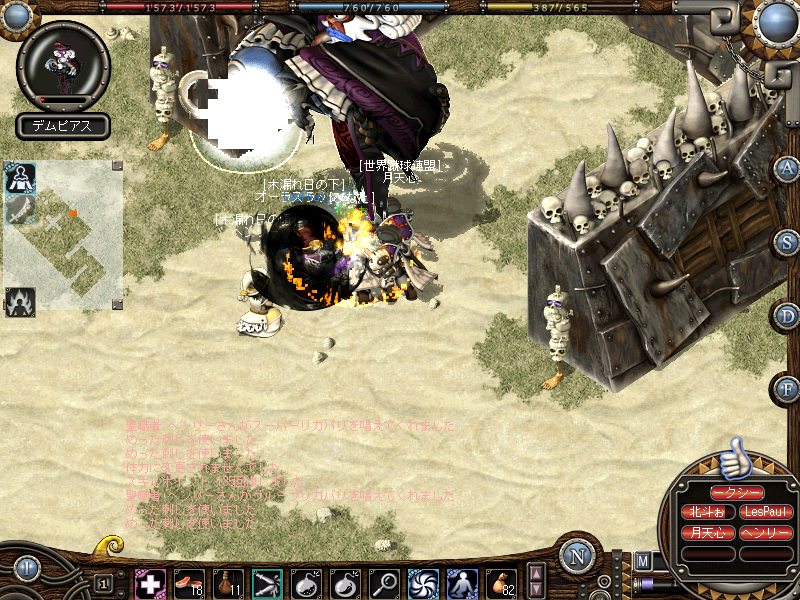The height and width of the screenshot is (600, 800).
Task: Select party member ヘンリー
Action: 766,532
